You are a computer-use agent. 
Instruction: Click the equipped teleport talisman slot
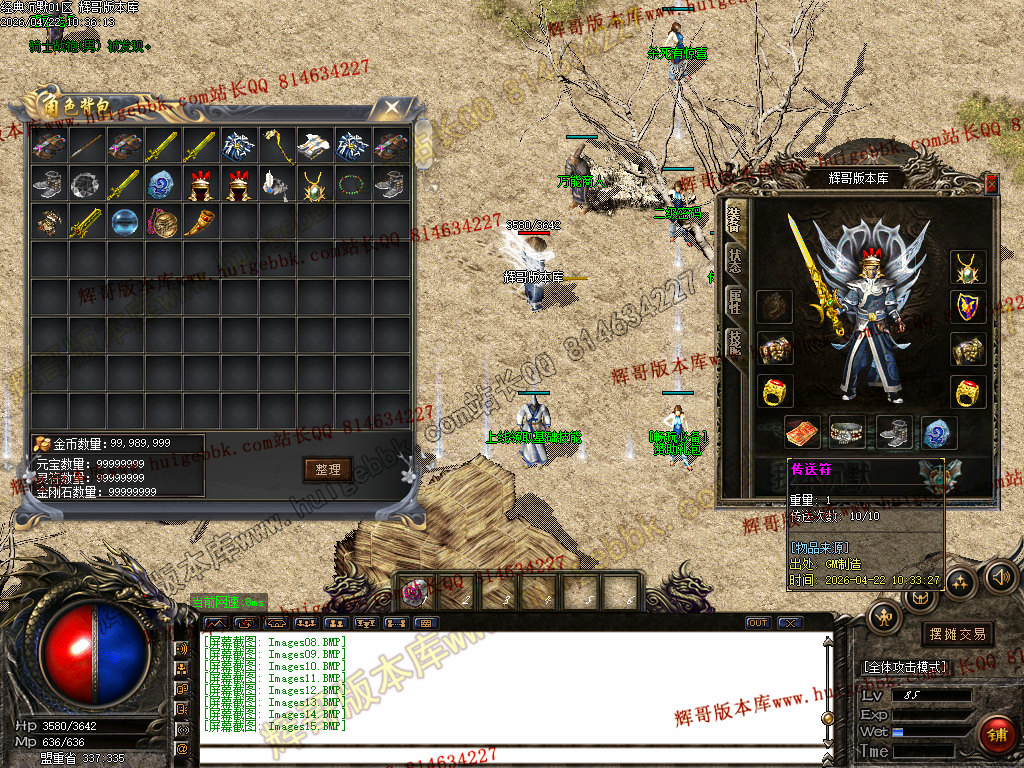[803, 433]
